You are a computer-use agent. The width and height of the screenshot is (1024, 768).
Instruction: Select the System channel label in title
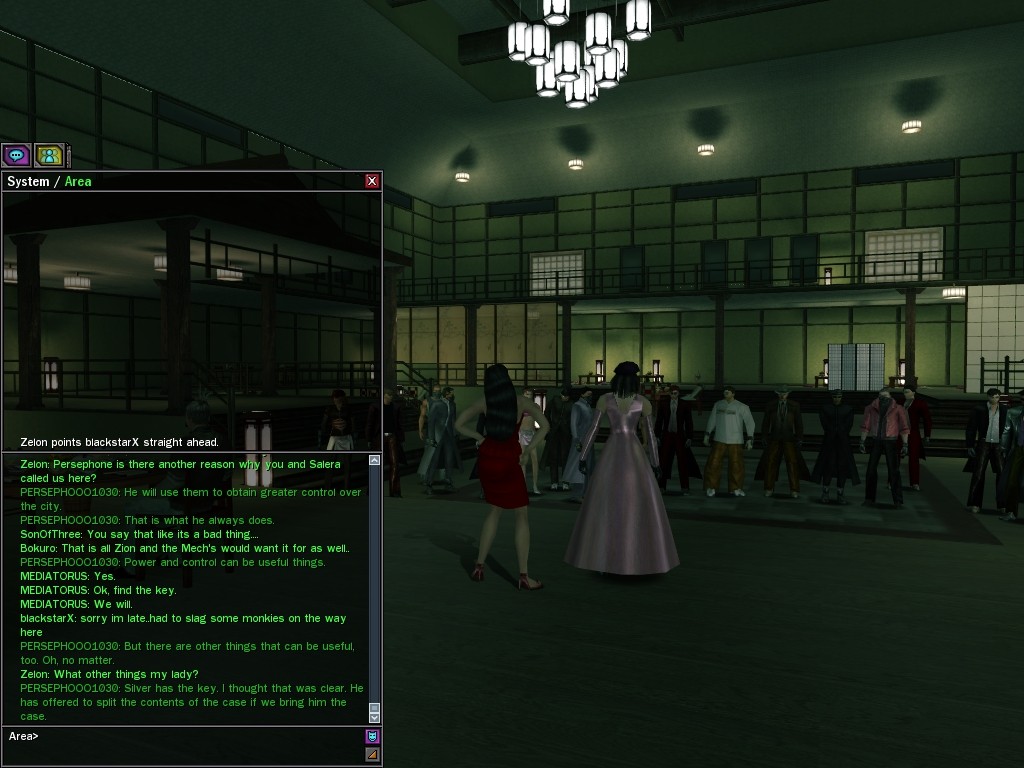click(28, 181)
